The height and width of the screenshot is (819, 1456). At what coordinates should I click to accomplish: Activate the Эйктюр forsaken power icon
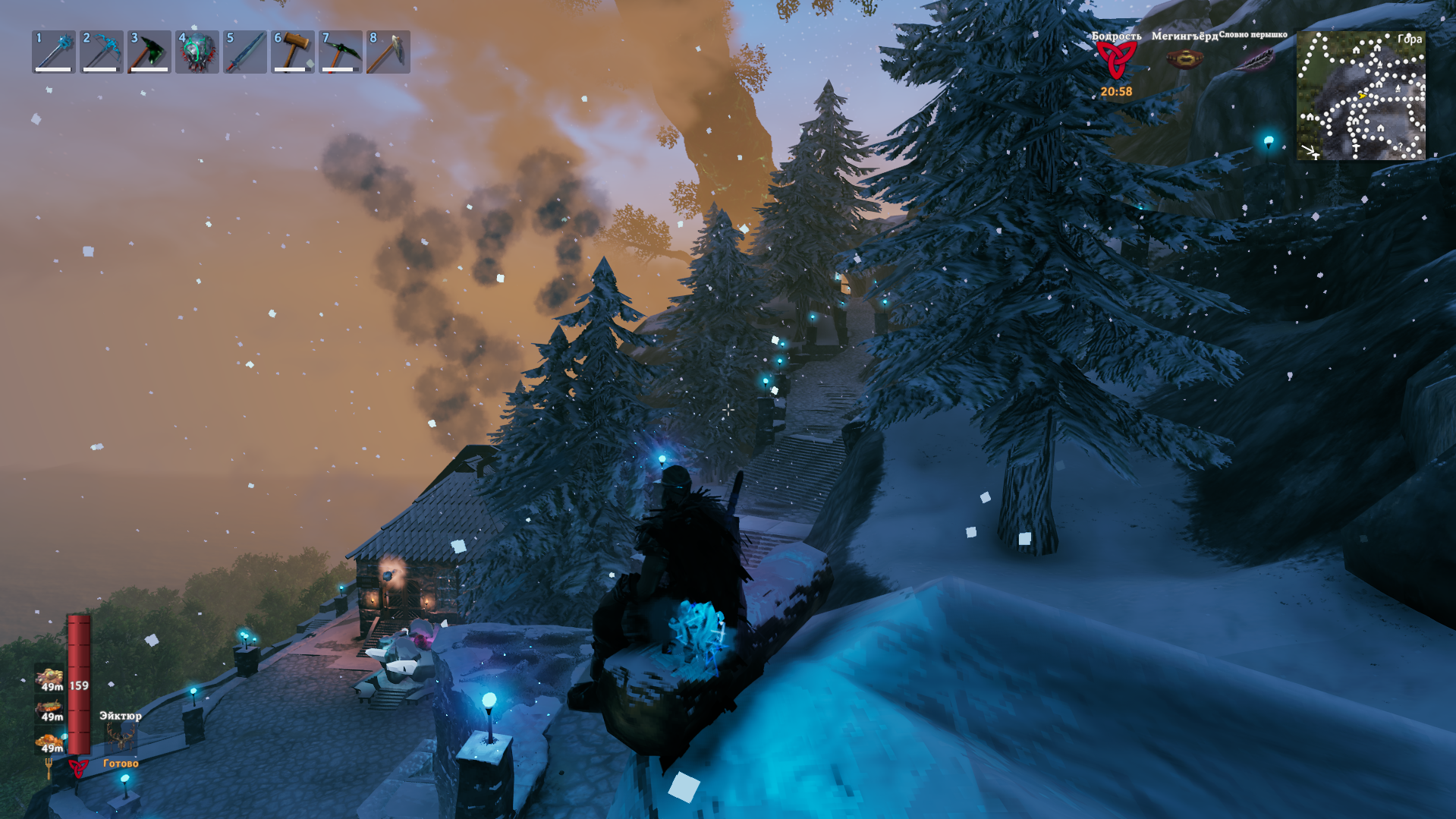[x=120, y=737]
